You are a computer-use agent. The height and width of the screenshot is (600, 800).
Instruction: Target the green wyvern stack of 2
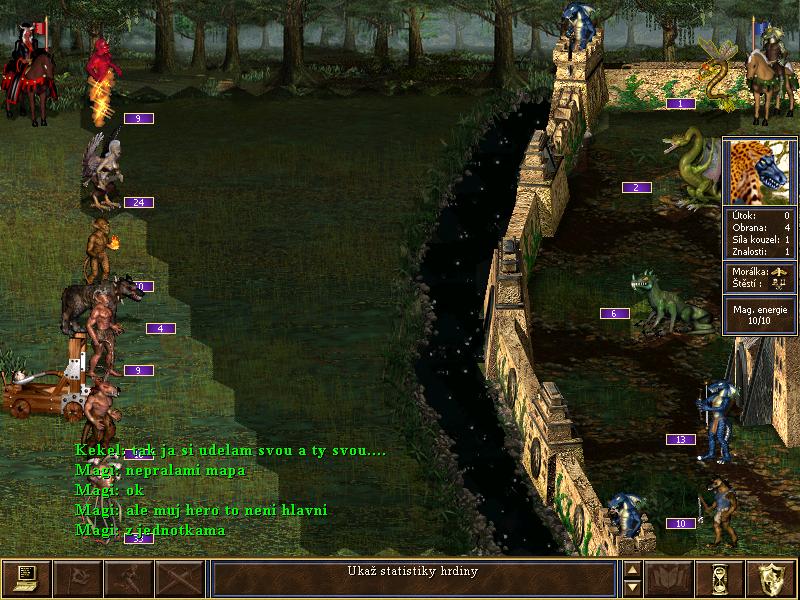pyautogui.click(x=692, y=167)
